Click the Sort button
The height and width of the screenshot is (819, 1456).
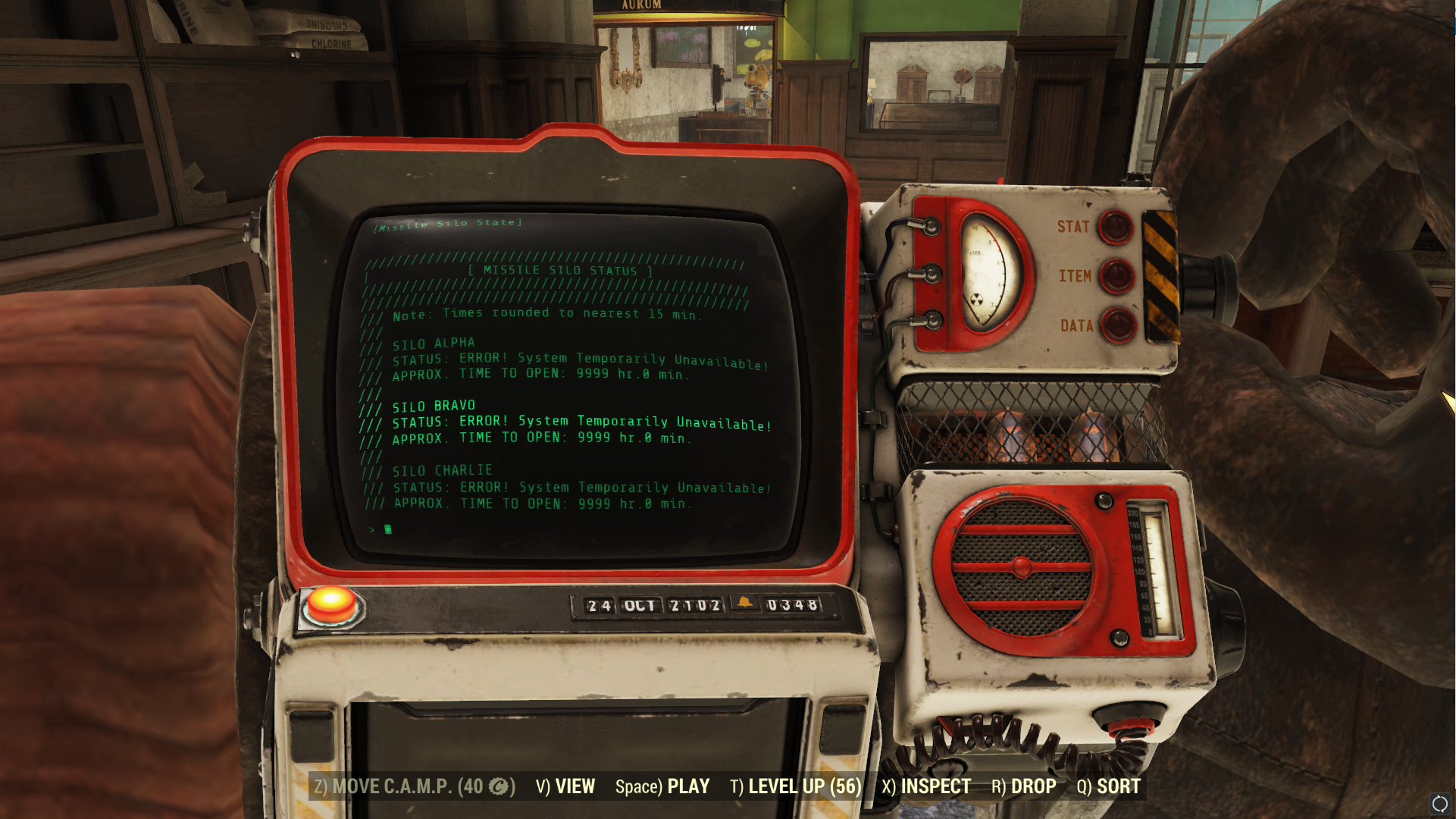(x=1109, y=787)
